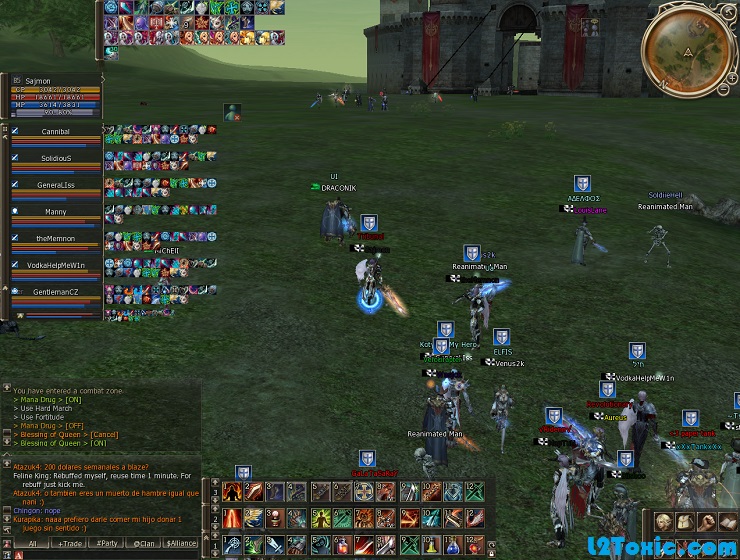Select the #Party chat tab
Screen dimensions: 740x560
tap(106, 543)
